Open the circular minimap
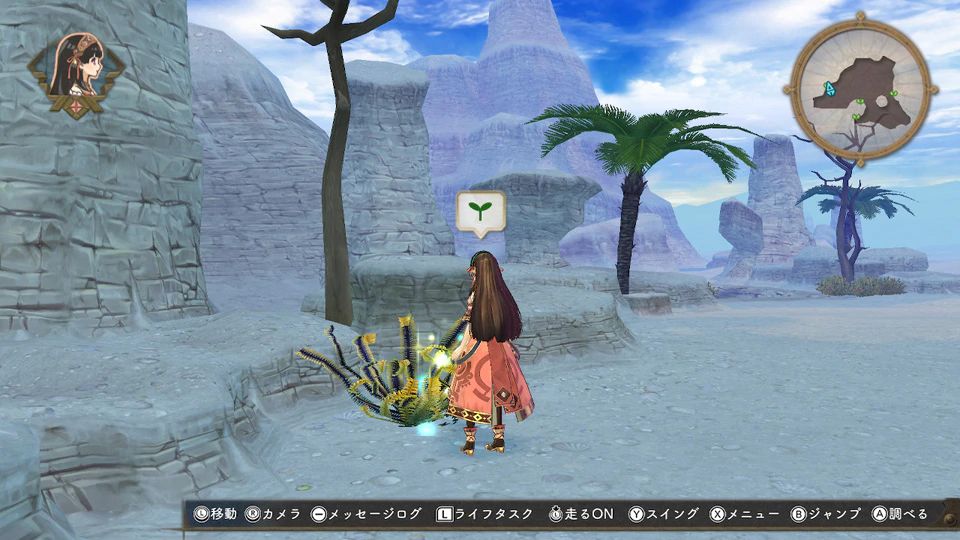960x540 pixels. [x=862, y=90]
